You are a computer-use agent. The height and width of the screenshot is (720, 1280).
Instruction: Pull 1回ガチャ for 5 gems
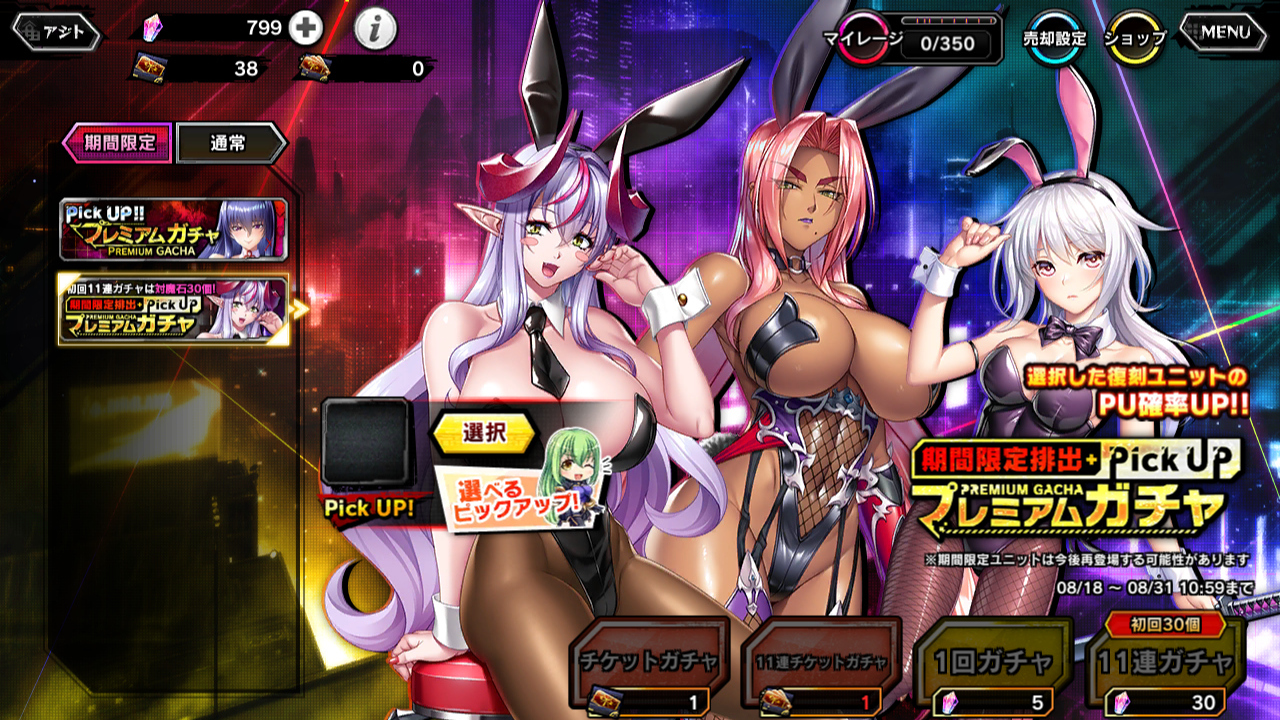pyautogui.click(x=993, y=668)
